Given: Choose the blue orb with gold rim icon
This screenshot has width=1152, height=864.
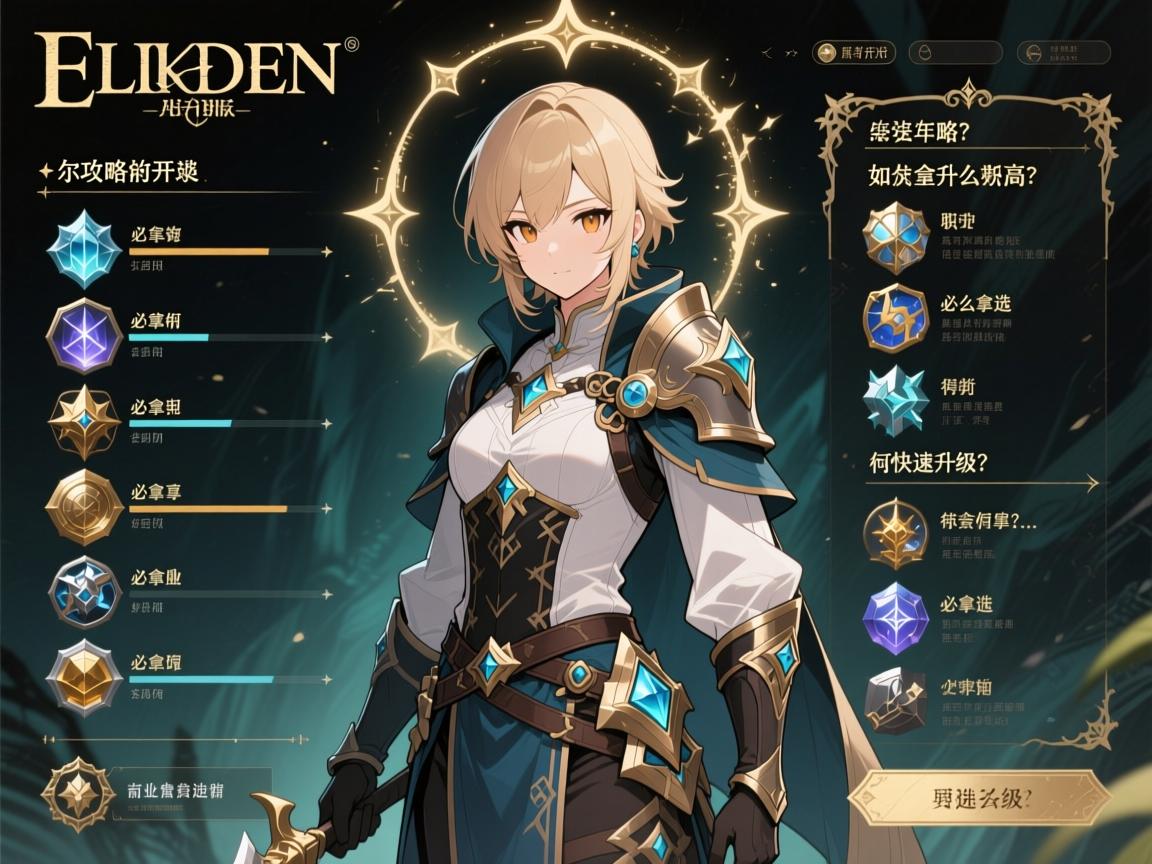Looking at the screenshot, I should pyautogui.click(x=895, y=318).
